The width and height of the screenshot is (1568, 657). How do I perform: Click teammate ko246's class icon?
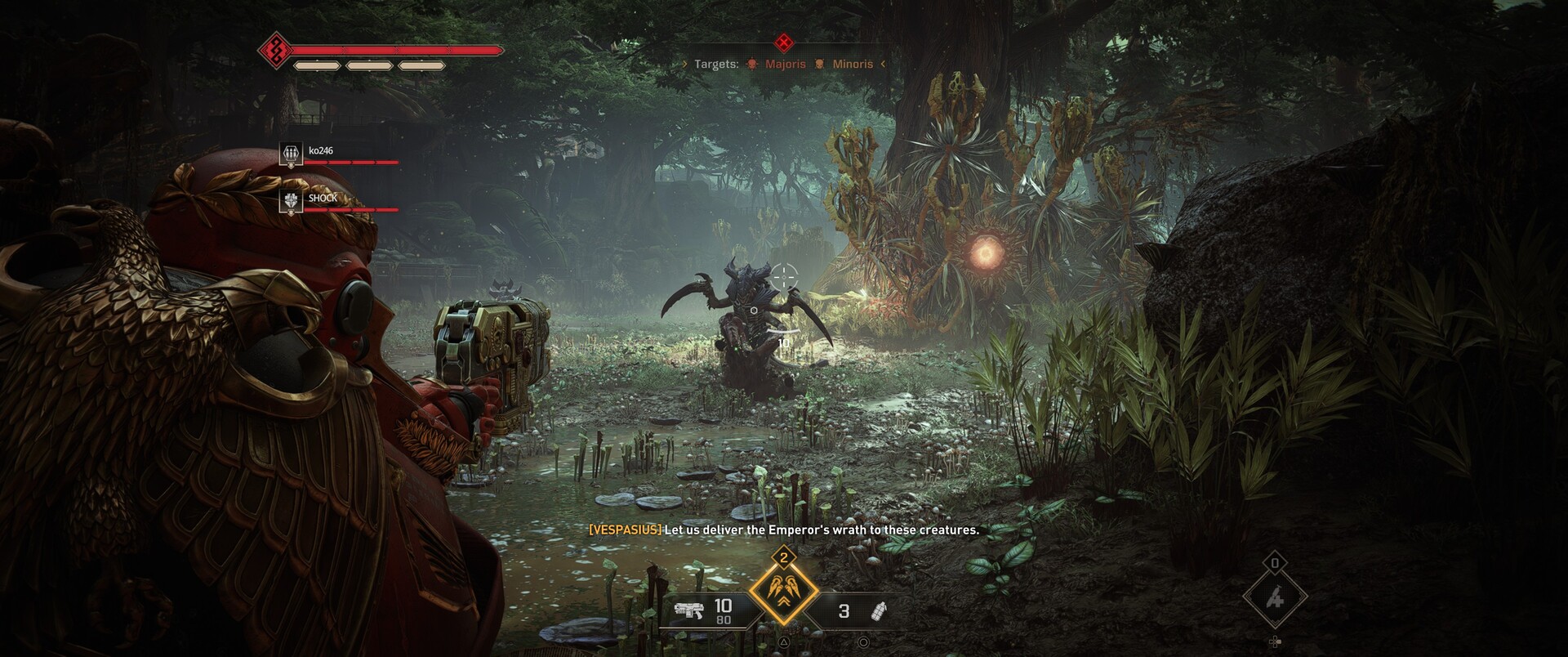coord(291,154)
